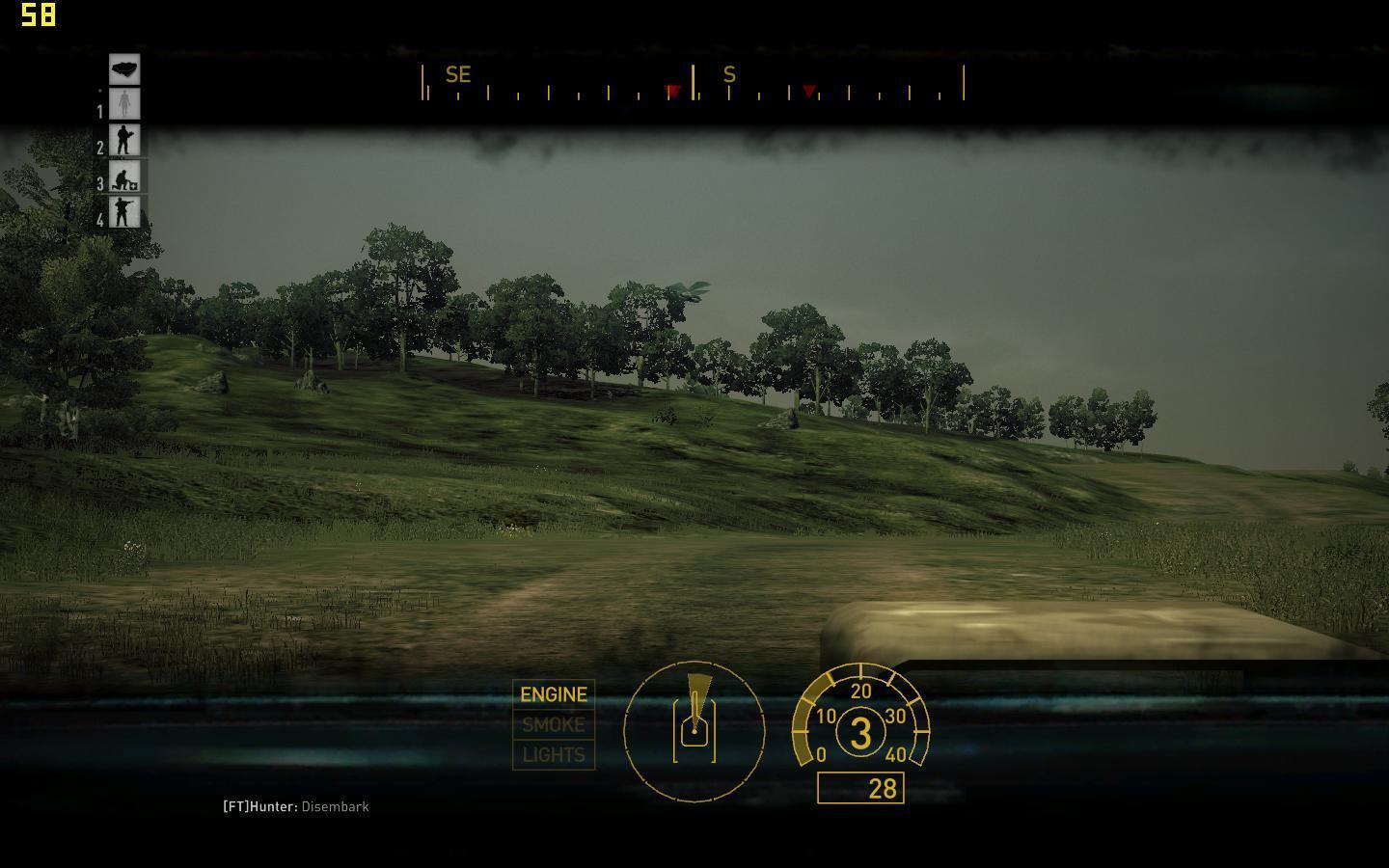The width and height of the screenshot is (1389, 868).
Task: Select crew position 3 kneeling figure with crate
Action: coord(124,176)
